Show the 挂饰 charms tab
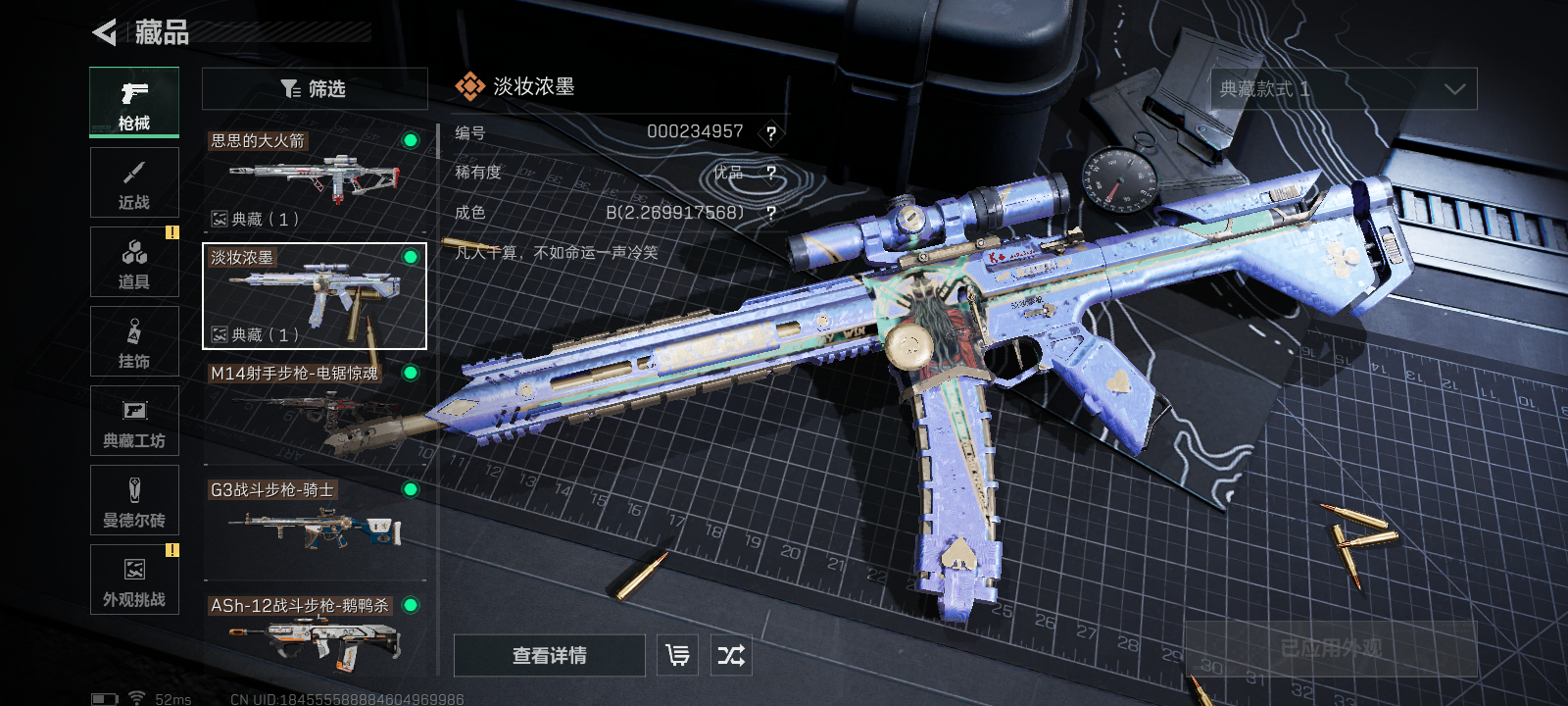Image resolution: width=1568 pixels, height=706 pixels. click(134, 341)
